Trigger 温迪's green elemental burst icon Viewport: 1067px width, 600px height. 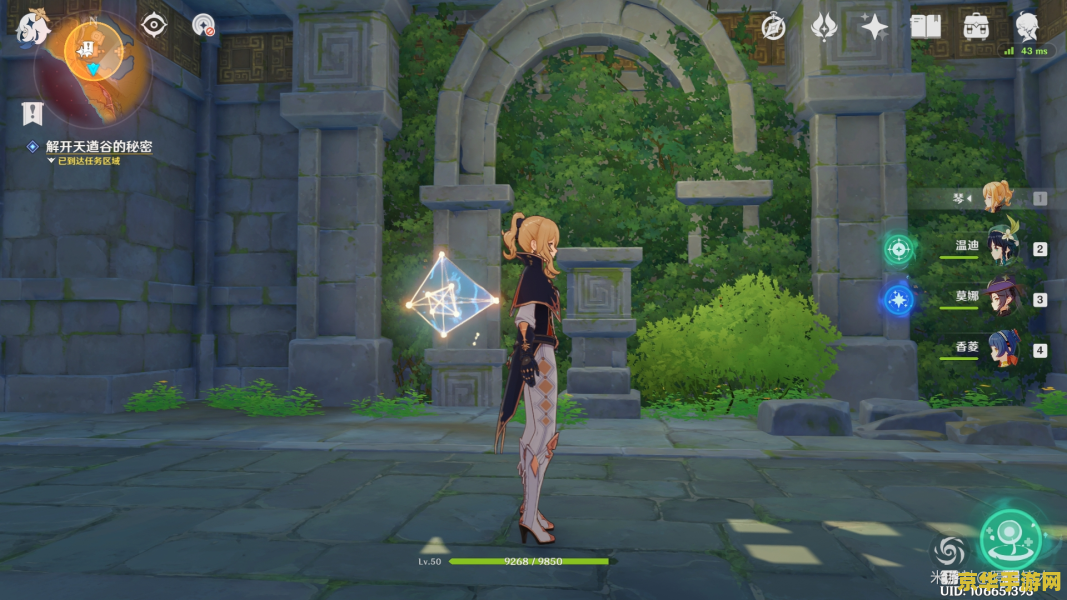click(898, 249)
